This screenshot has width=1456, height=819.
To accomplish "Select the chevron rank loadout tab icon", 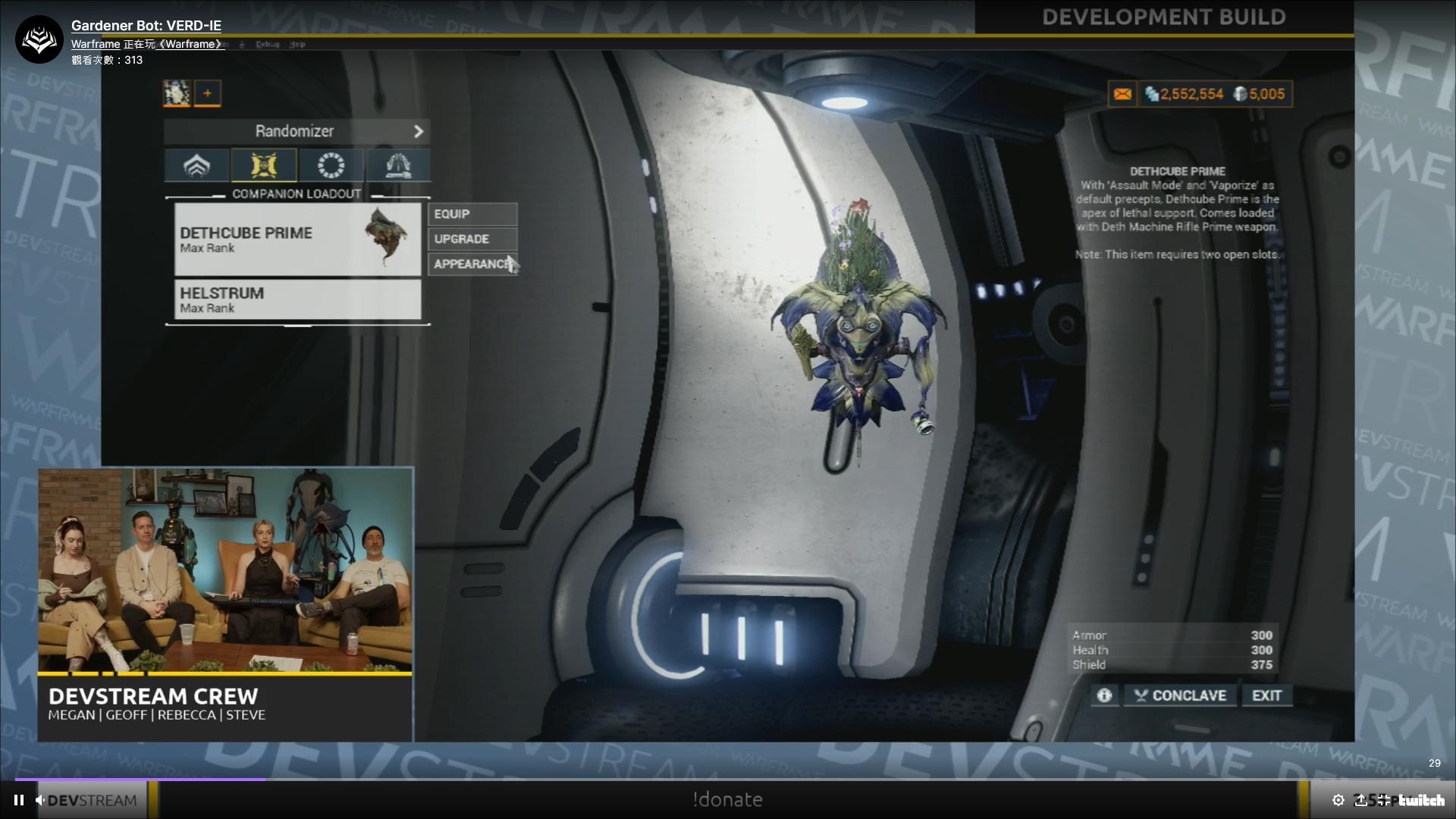I will [196, 165].
